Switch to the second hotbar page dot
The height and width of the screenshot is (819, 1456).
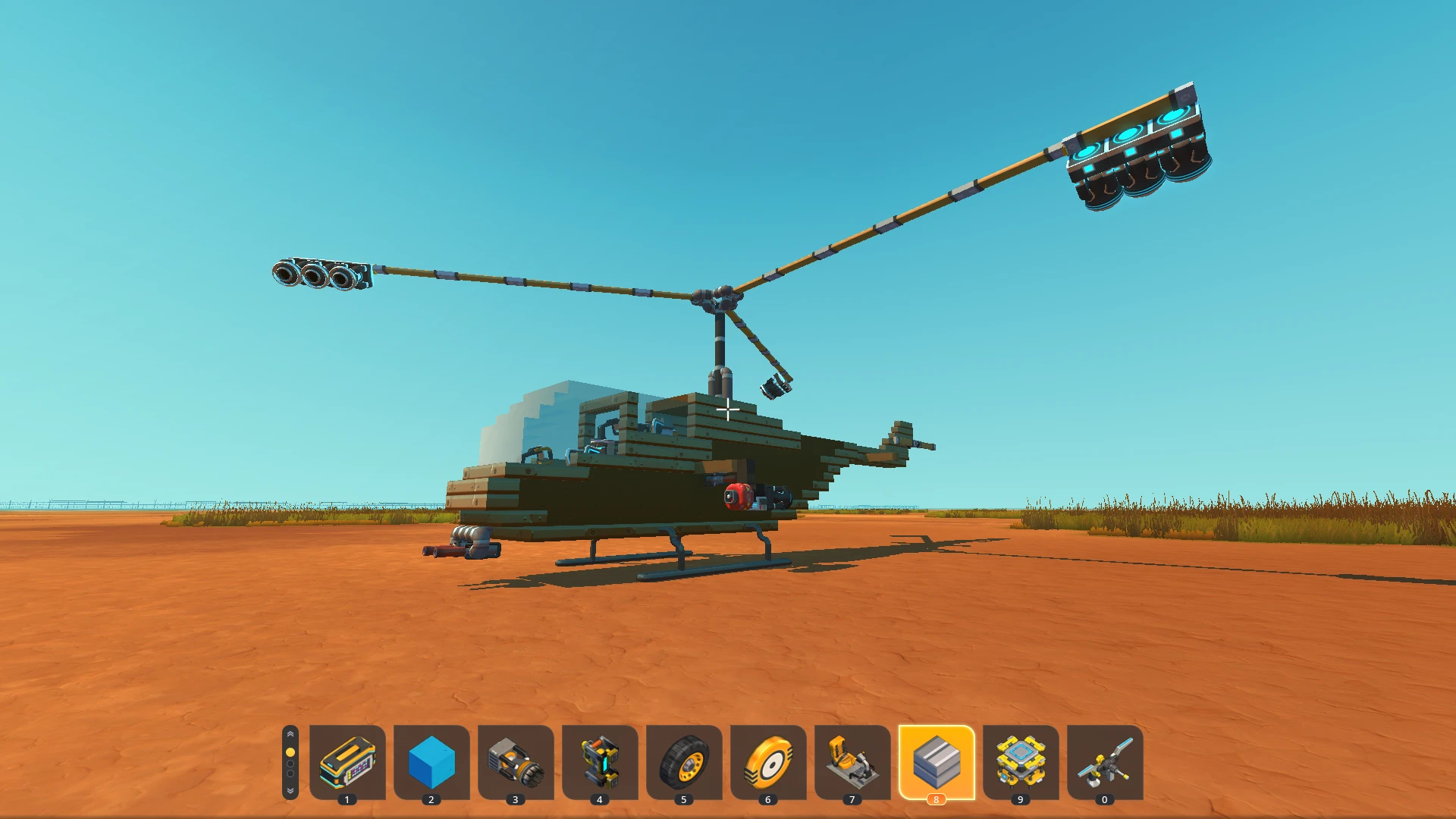pos(291,763)
